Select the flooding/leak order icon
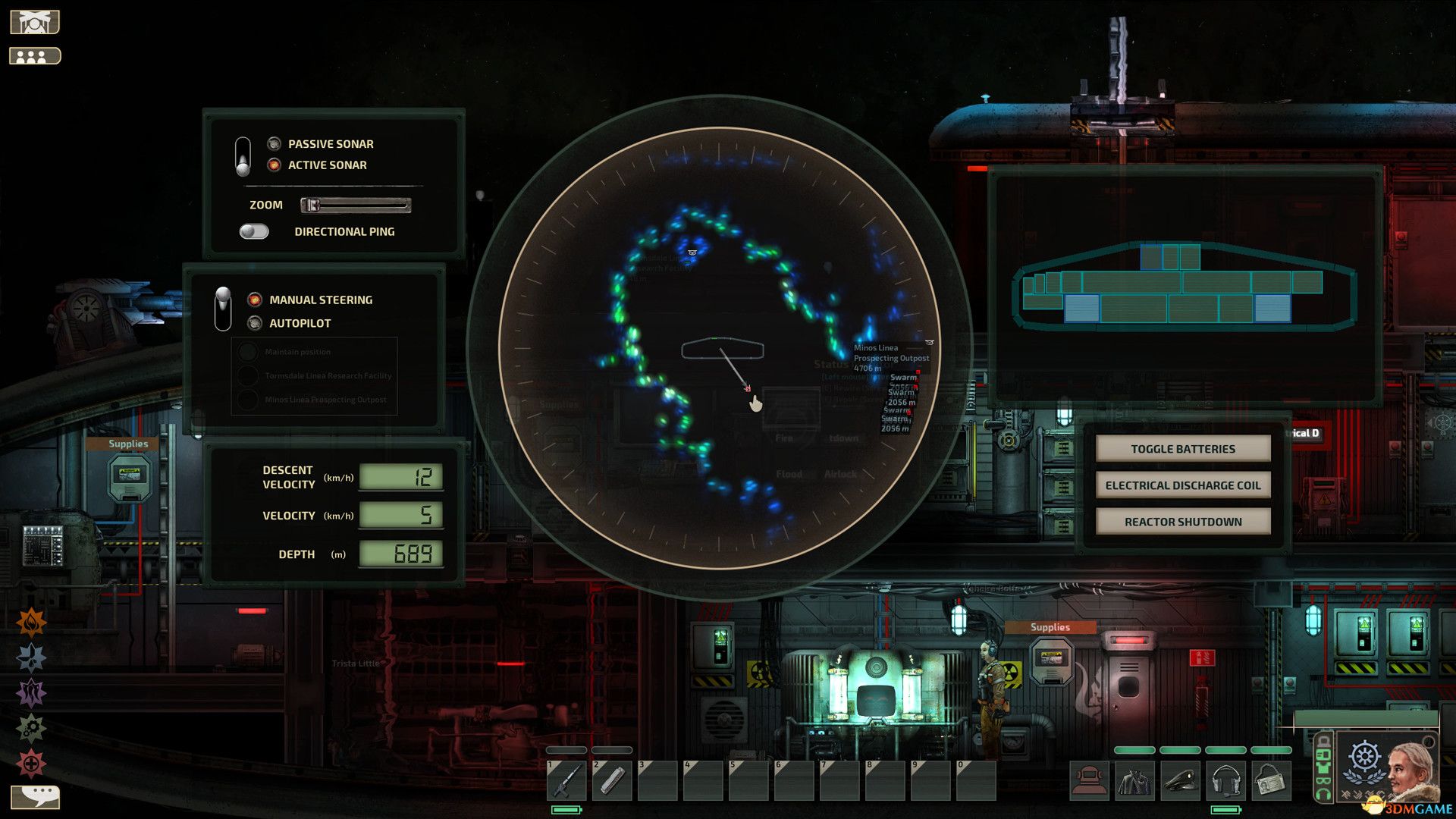 [30, 655]
